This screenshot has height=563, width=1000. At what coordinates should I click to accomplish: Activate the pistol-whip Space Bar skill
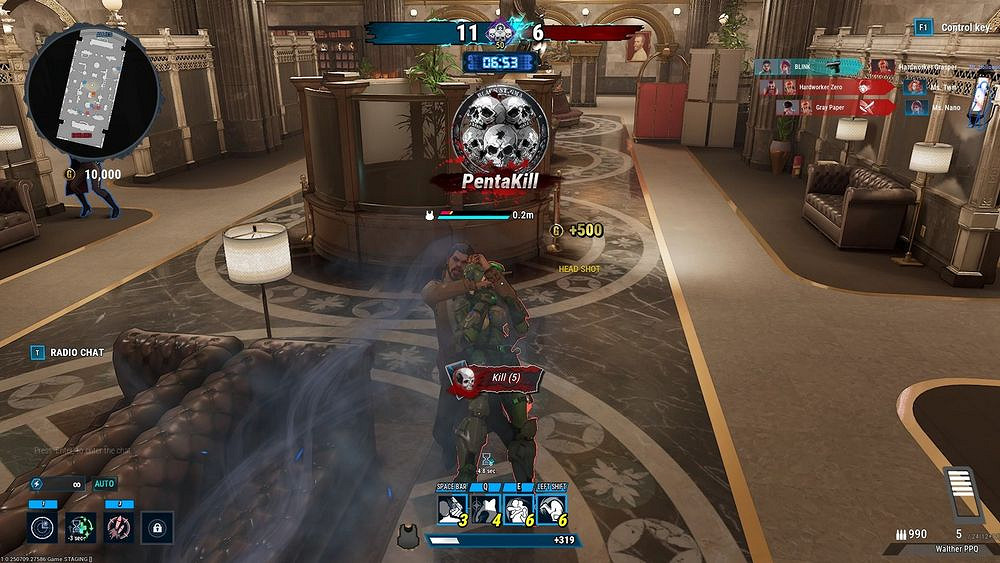pyautogui.click(x=453, y=509)
